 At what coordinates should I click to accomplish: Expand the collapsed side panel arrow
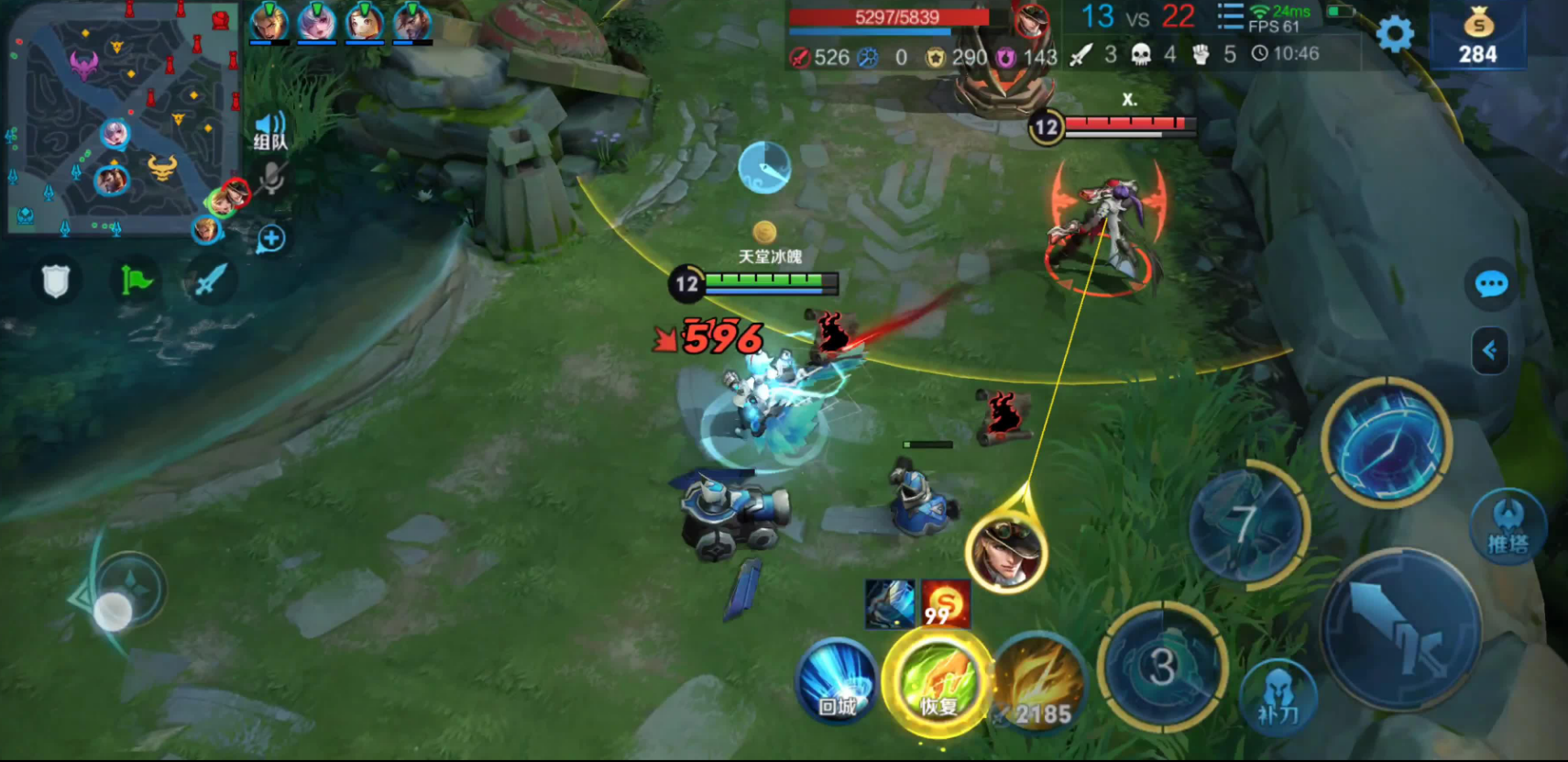coord(1490,350)
